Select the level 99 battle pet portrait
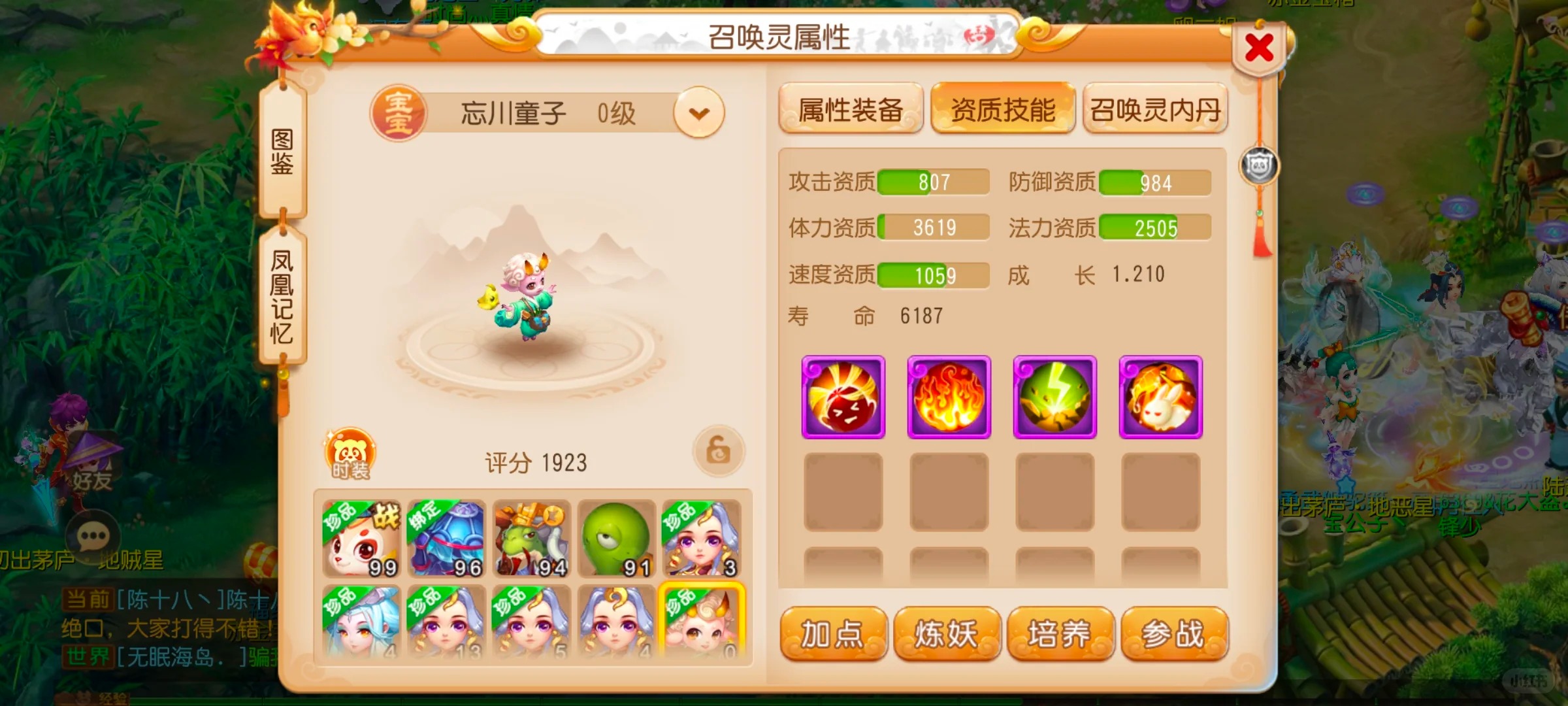The image size is (1568, 706). 361,539
